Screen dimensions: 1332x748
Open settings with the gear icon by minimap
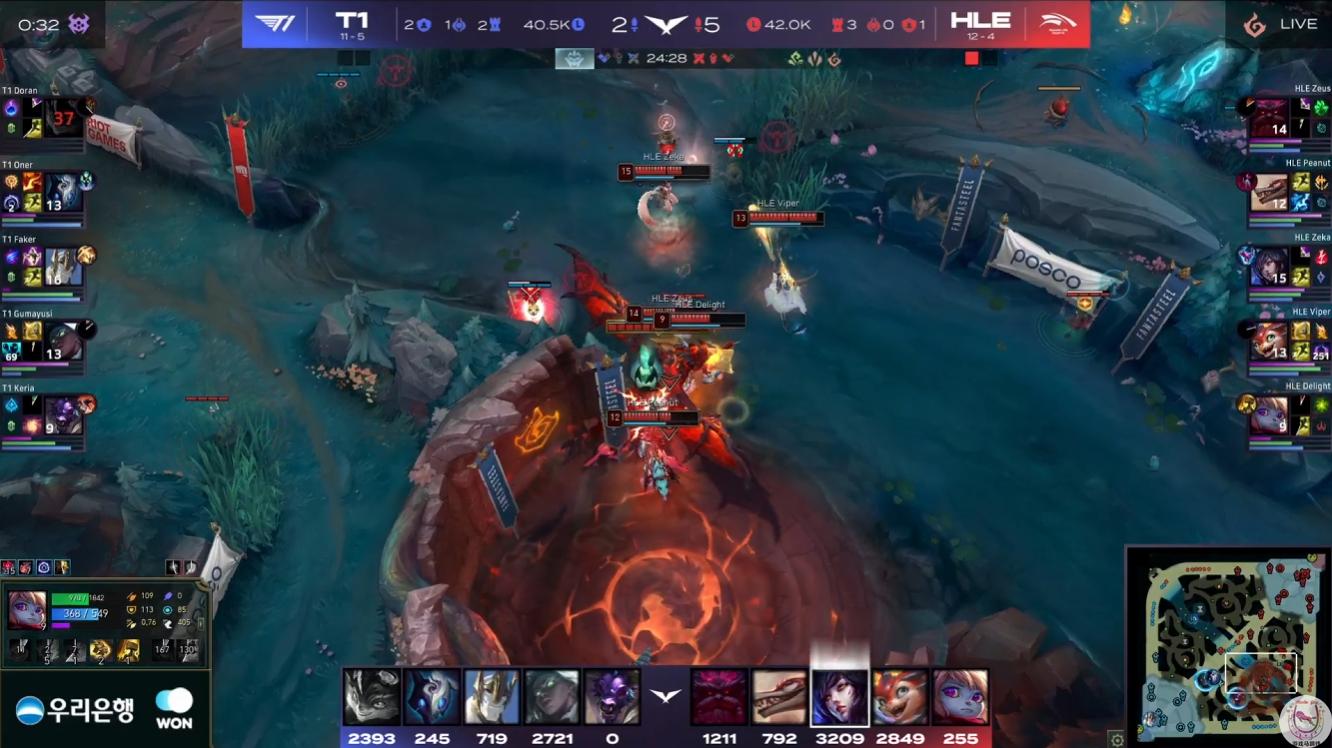click(x=1117, y=740)
